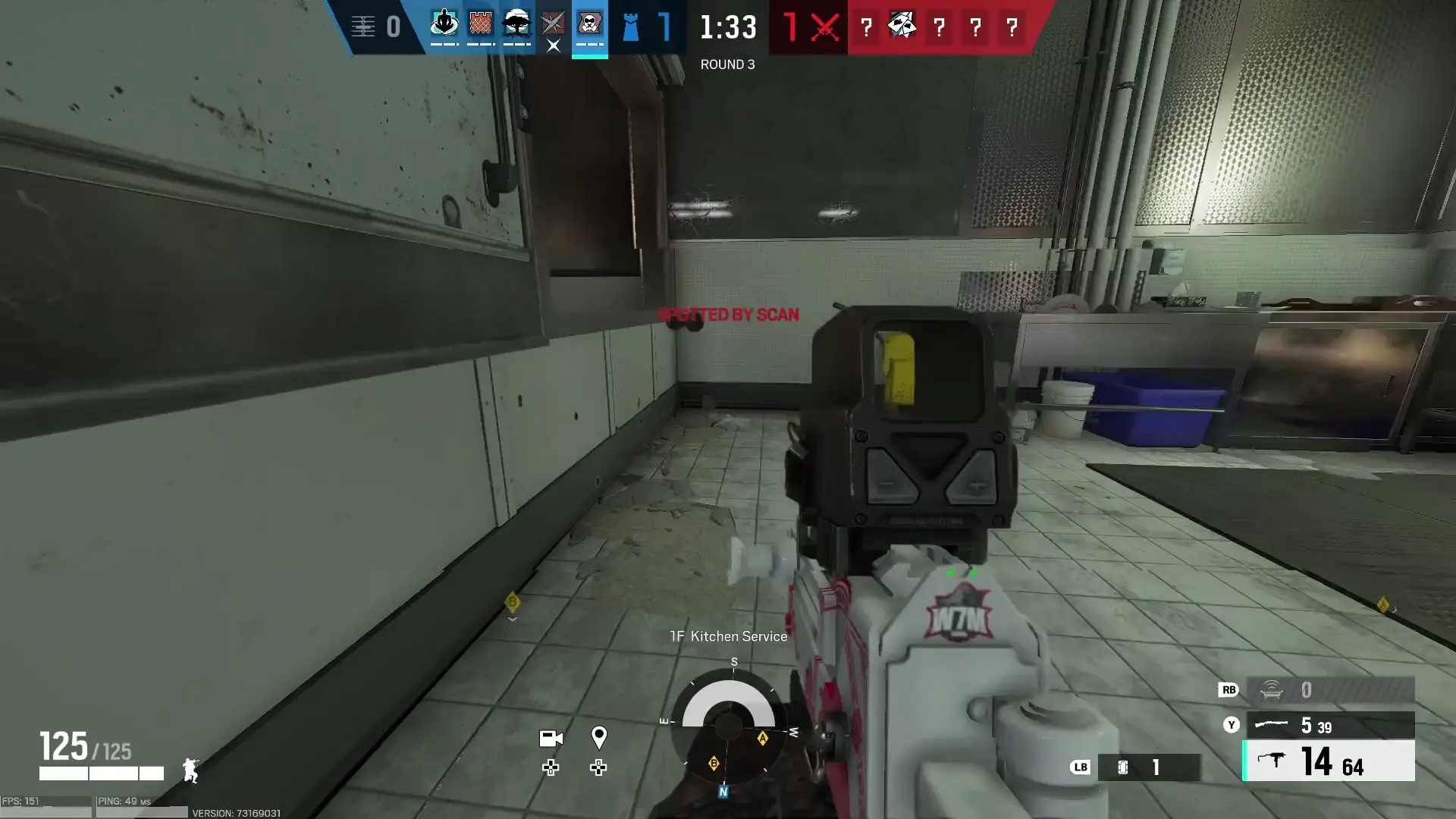Click the ROUND 3 scoreboard label
The width and height of the screenshot is (1456, 819).
[727, 64]
